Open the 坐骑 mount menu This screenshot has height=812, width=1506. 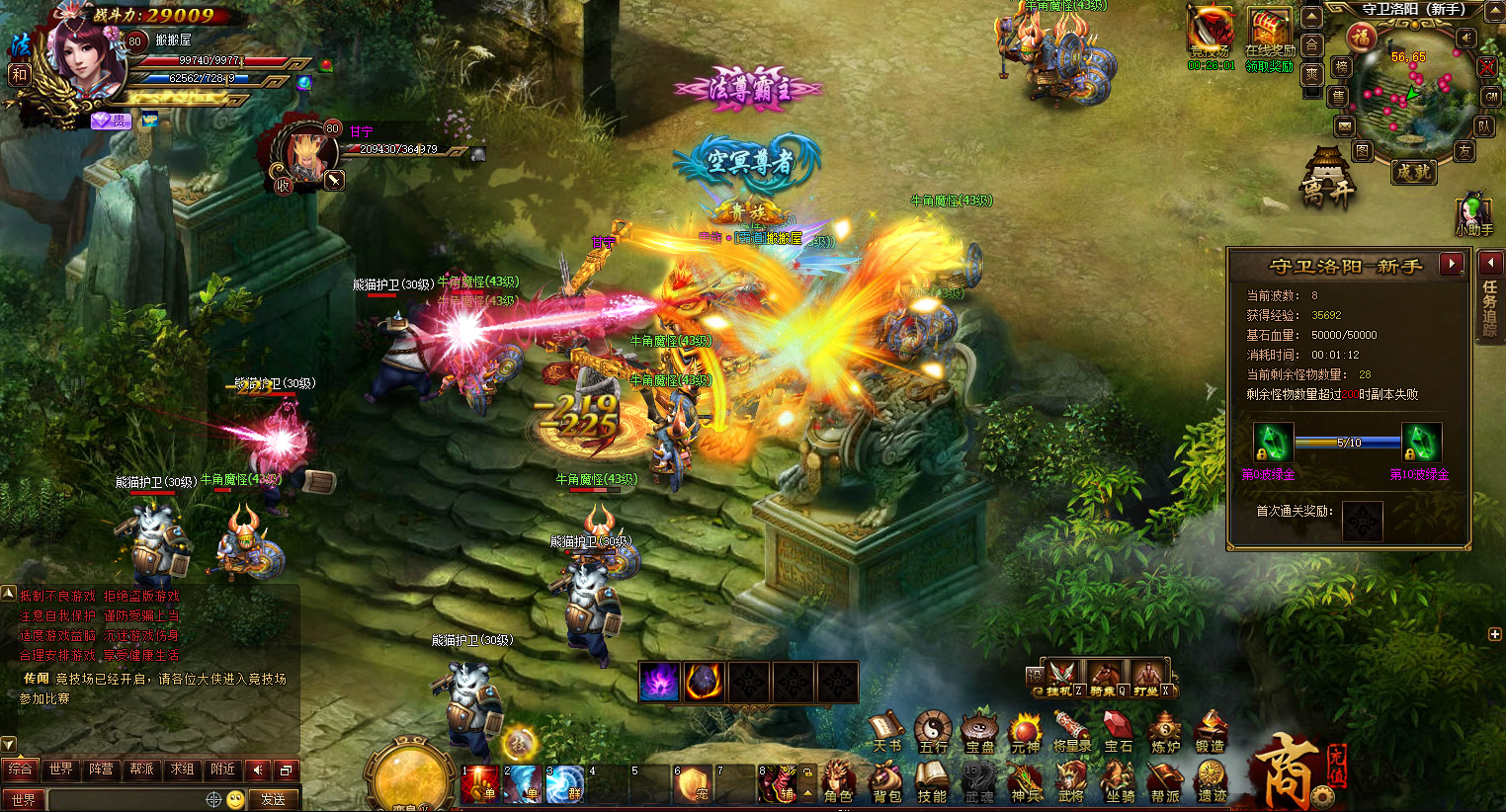tap(1120, 781)
